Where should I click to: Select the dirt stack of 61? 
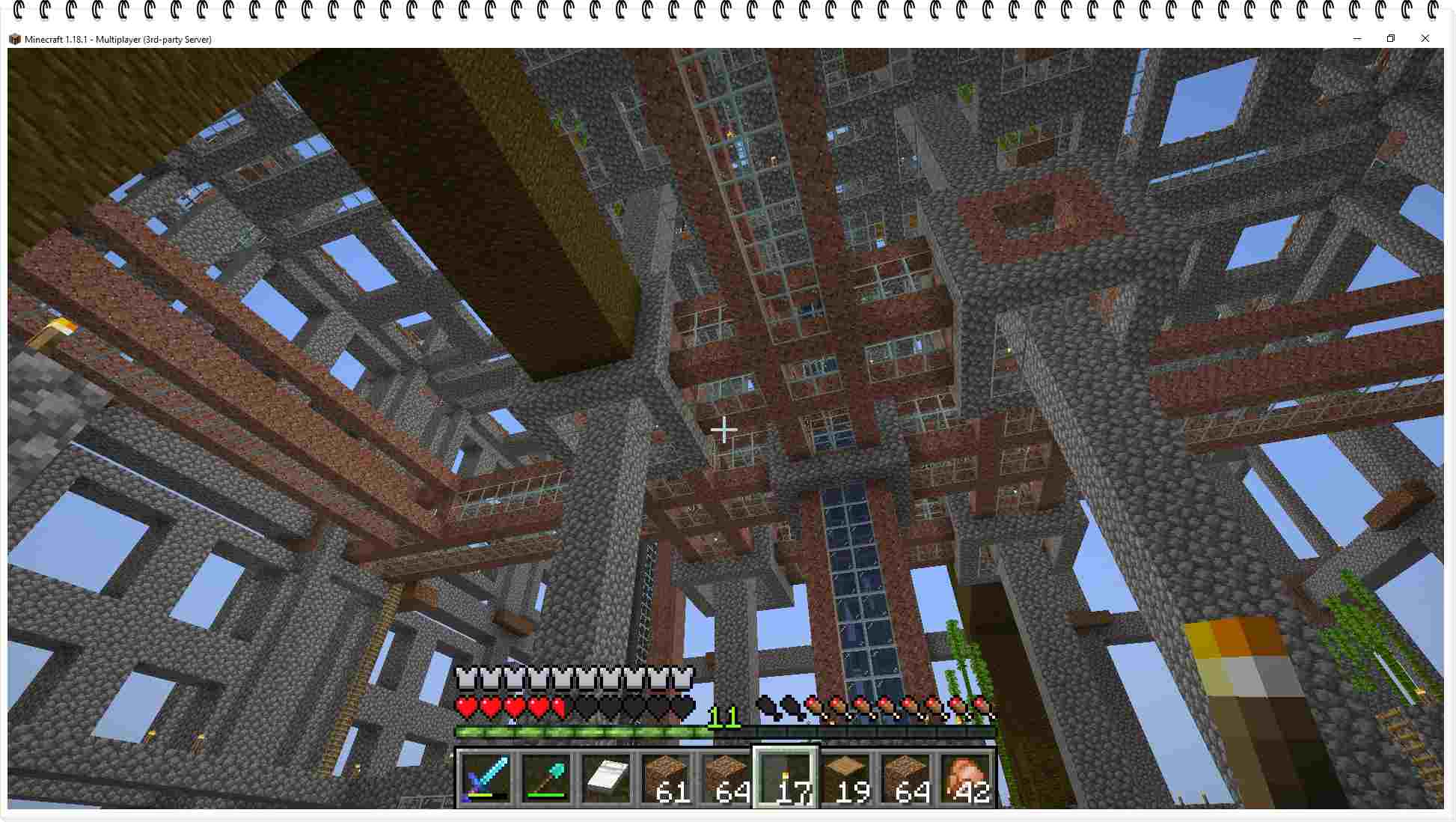click(666, 778)
